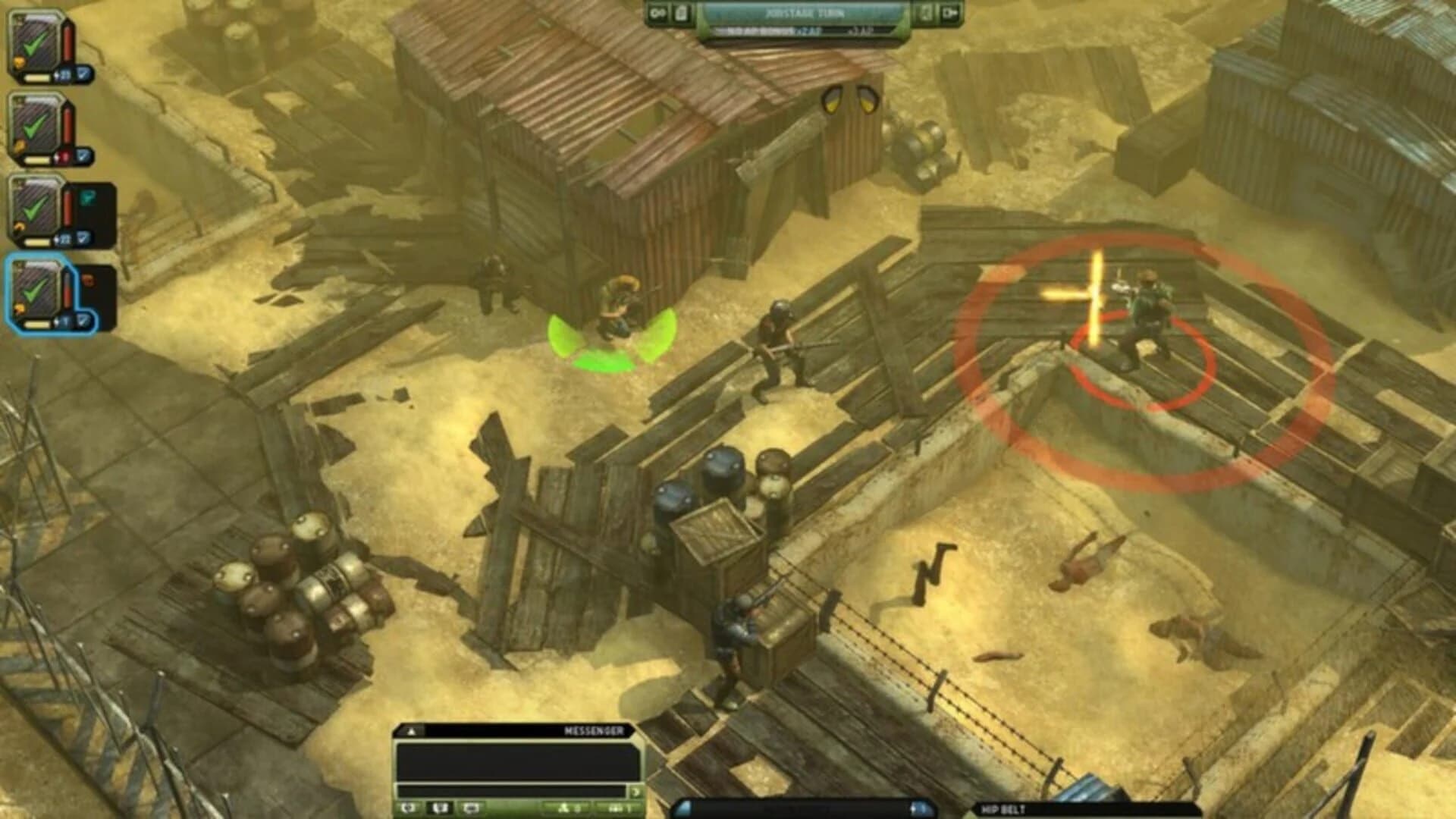Toggle the teal grenade indicator on the third soldier card
The width and height of the screenshot is (1456, 819).
coord(89,198)
